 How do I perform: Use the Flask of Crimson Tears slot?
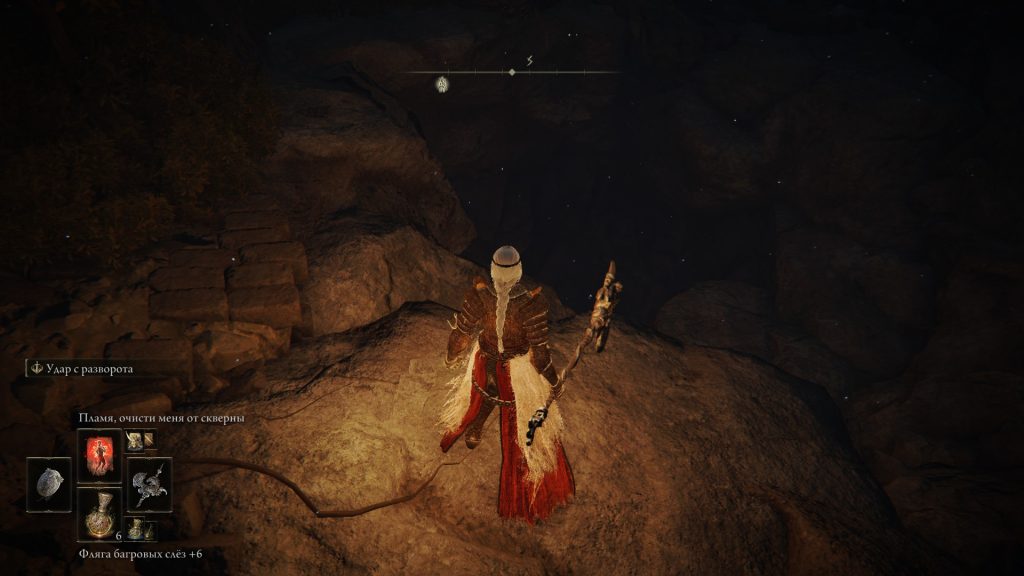pos(99,514)
